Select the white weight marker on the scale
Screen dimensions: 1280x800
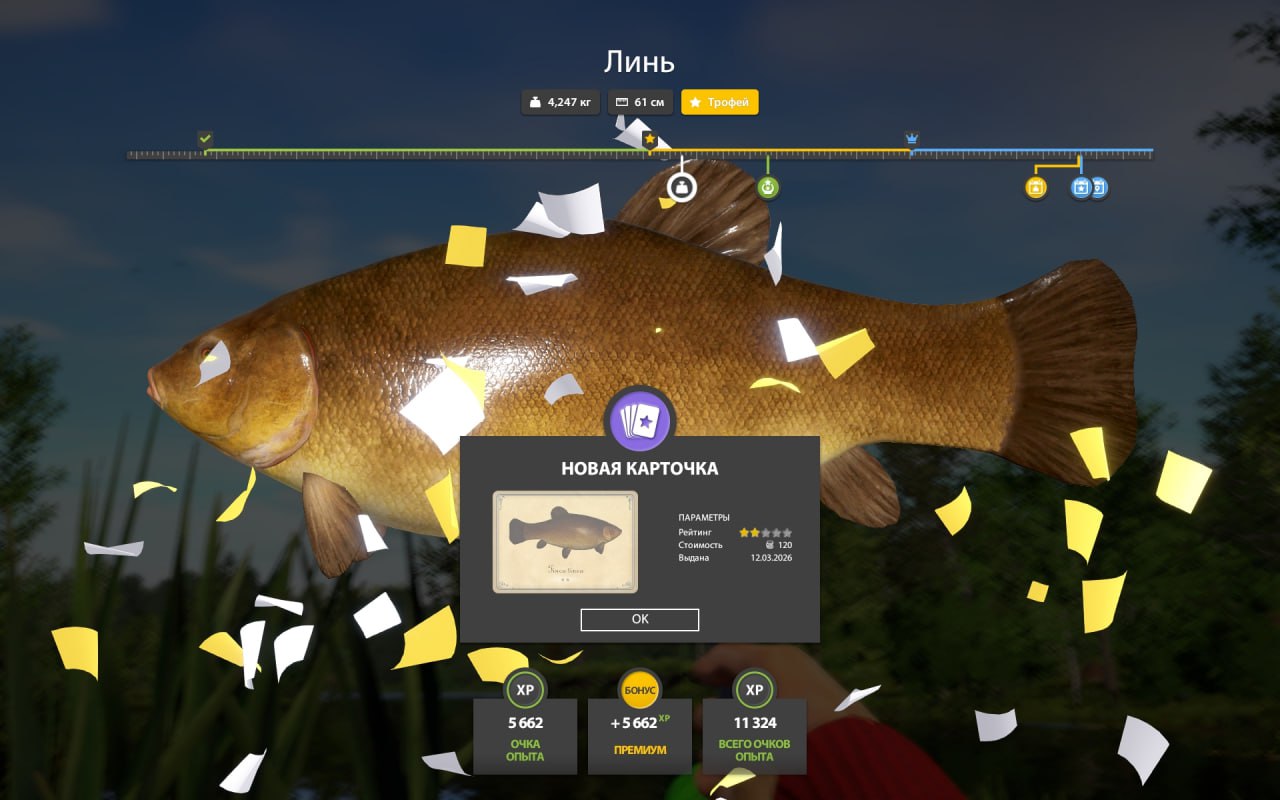681,187
